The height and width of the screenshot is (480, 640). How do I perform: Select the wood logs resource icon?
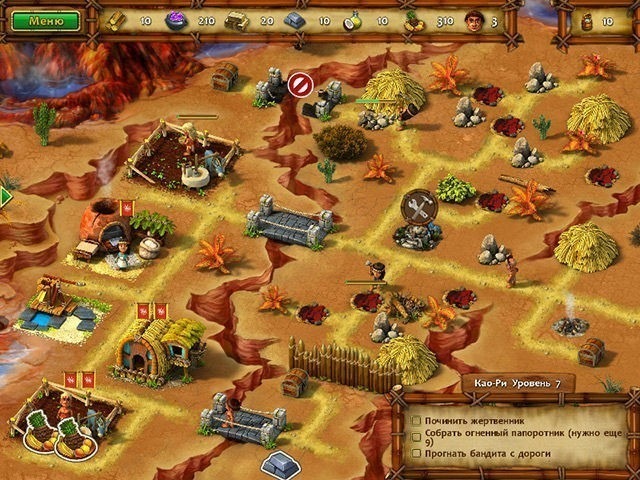(x=237, y=20)
